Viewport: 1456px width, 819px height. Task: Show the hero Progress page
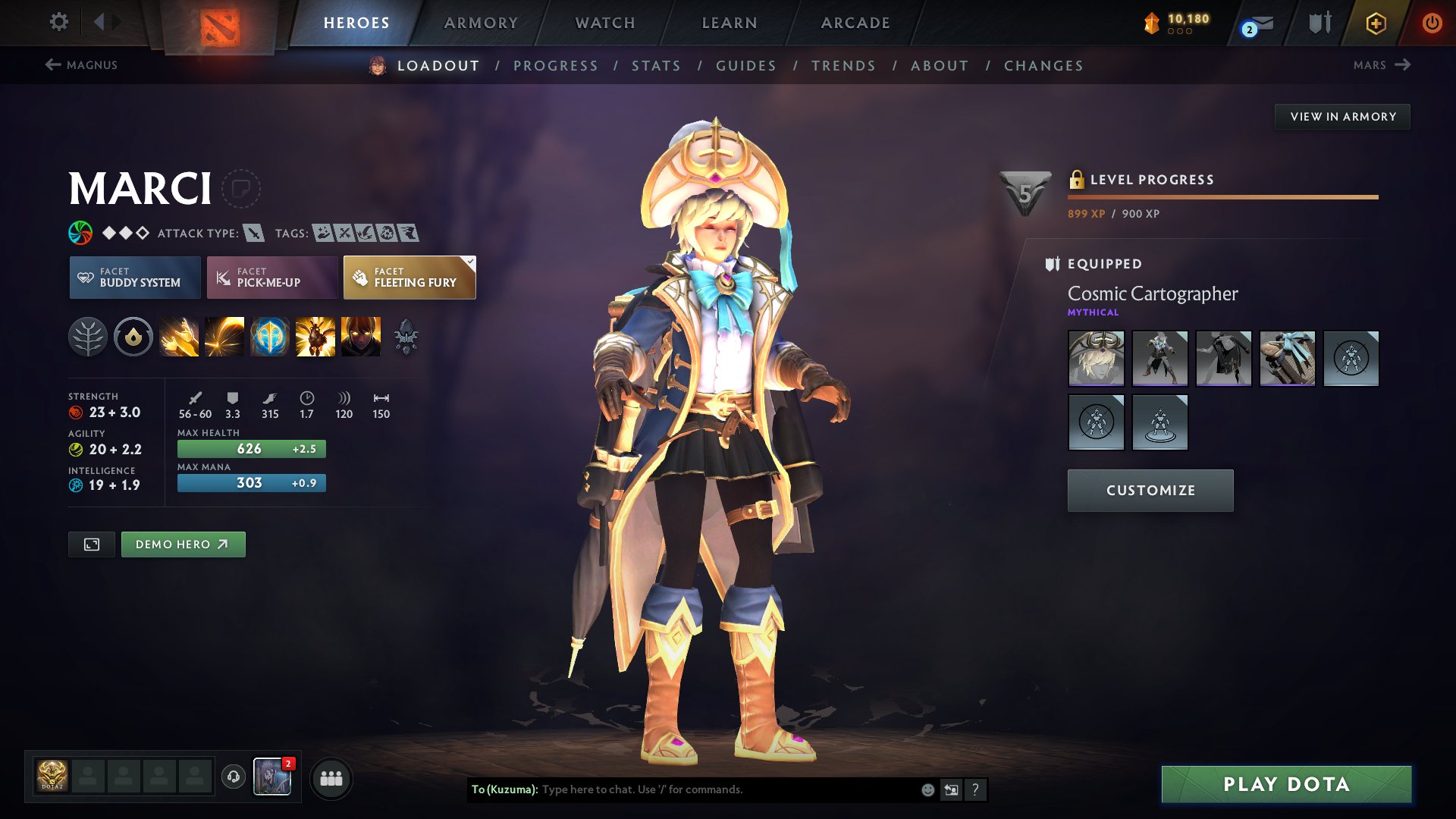[556, 66]
